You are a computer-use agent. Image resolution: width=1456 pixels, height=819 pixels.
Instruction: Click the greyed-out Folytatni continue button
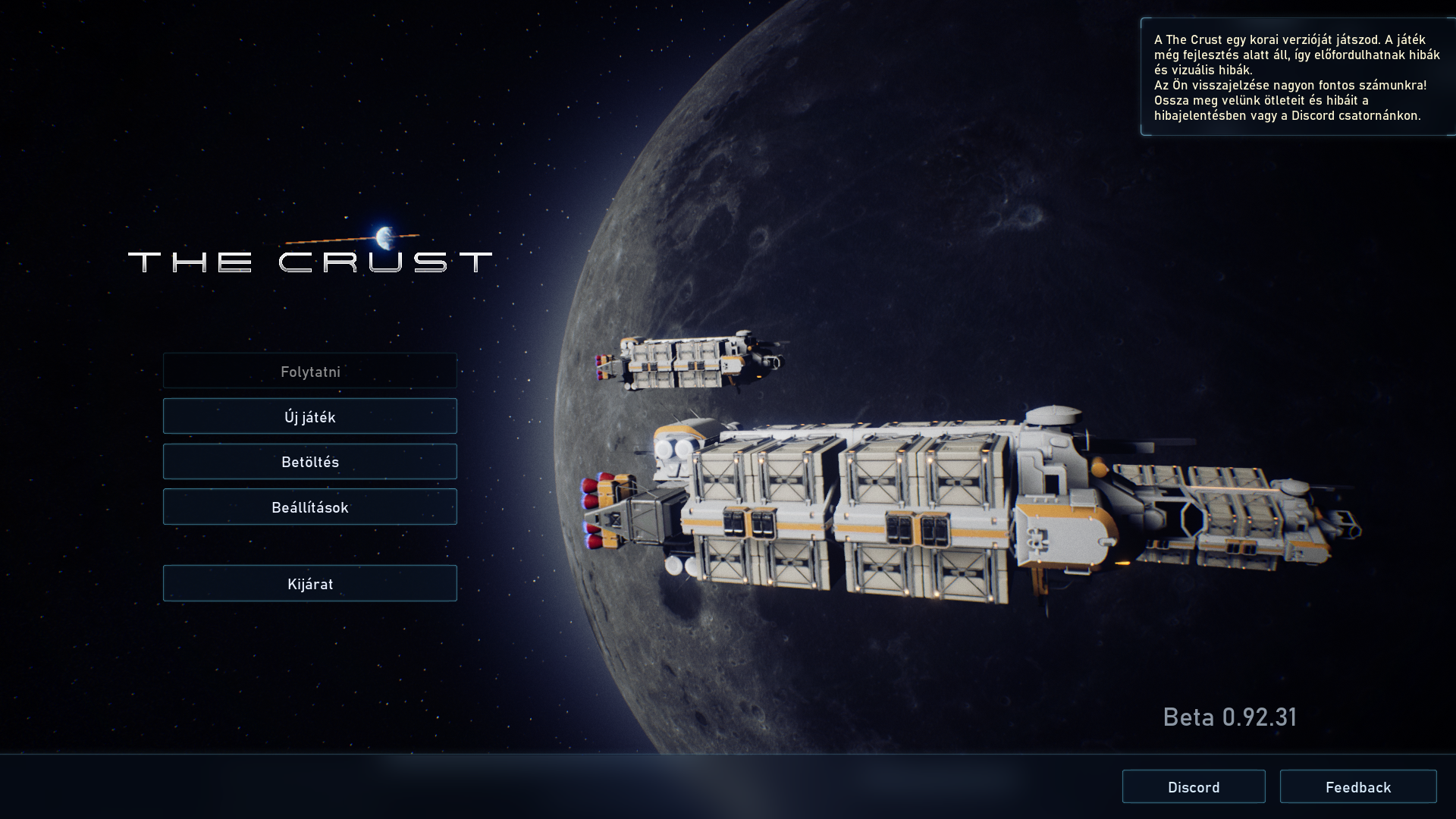pyautogui.click(x=309, y=371)
